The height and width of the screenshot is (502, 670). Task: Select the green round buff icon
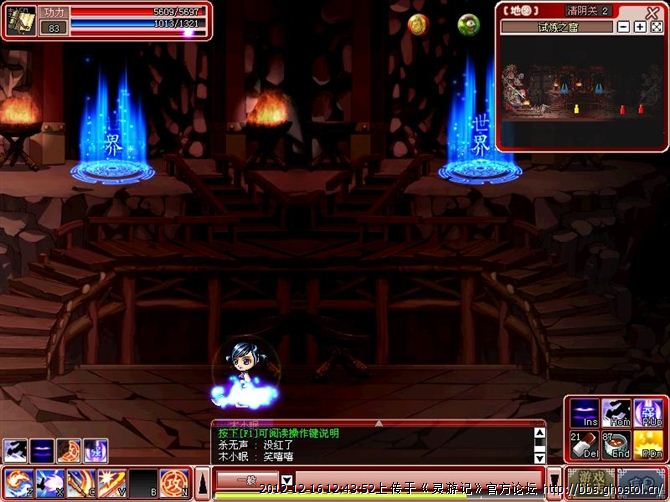coord(468,25)
